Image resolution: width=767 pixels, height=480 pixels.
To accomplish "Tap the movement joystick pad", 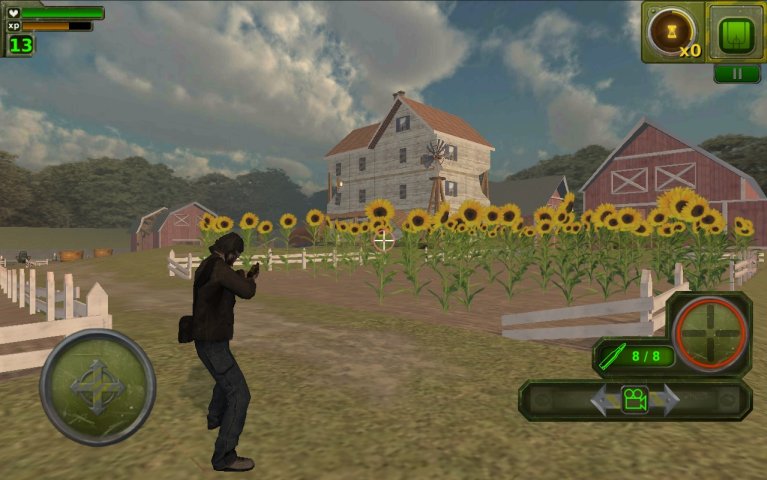I will (x=97, y=387).
